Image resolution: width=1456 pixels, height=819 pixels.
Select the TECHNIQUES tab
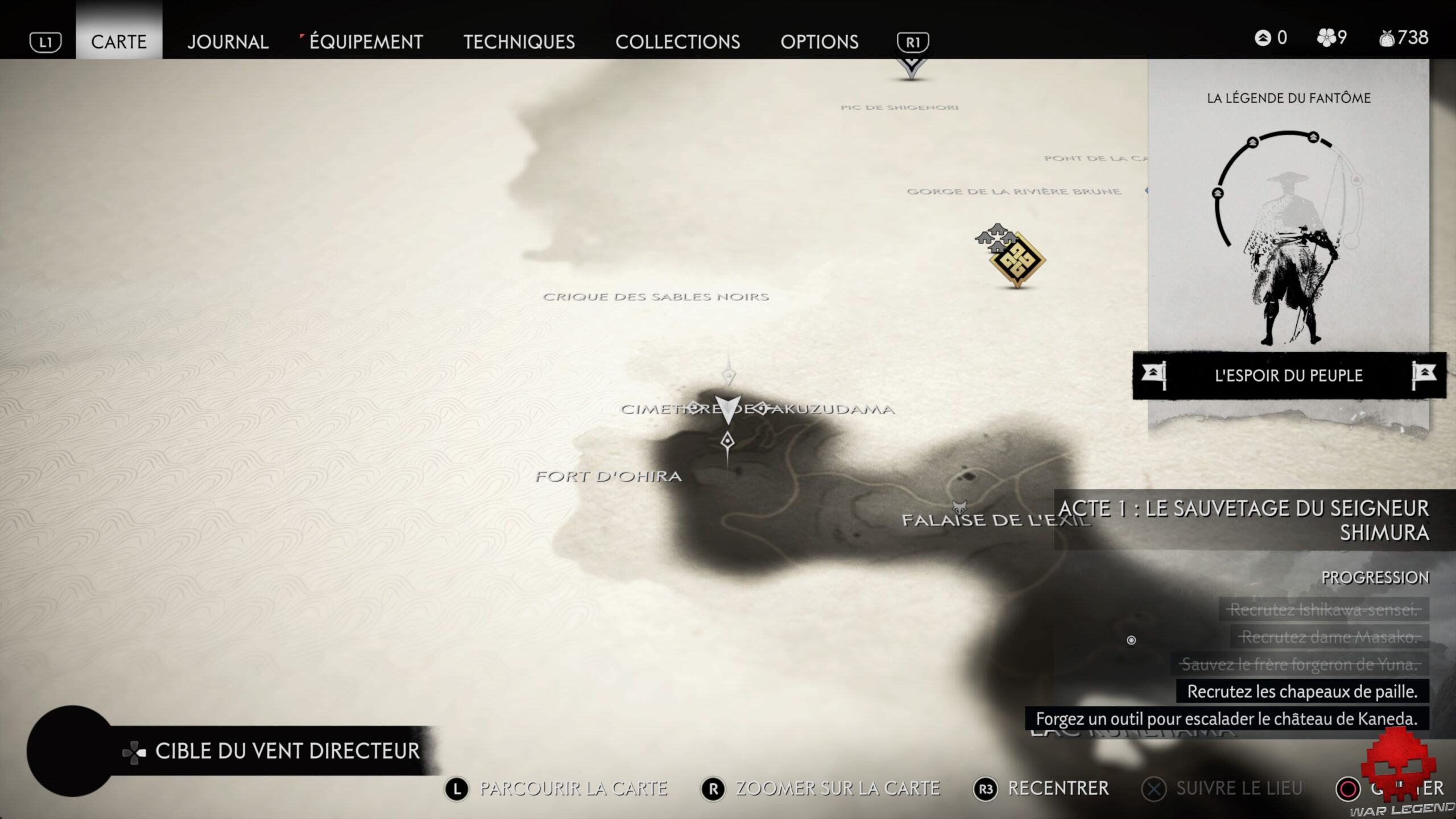click(519, 42)
